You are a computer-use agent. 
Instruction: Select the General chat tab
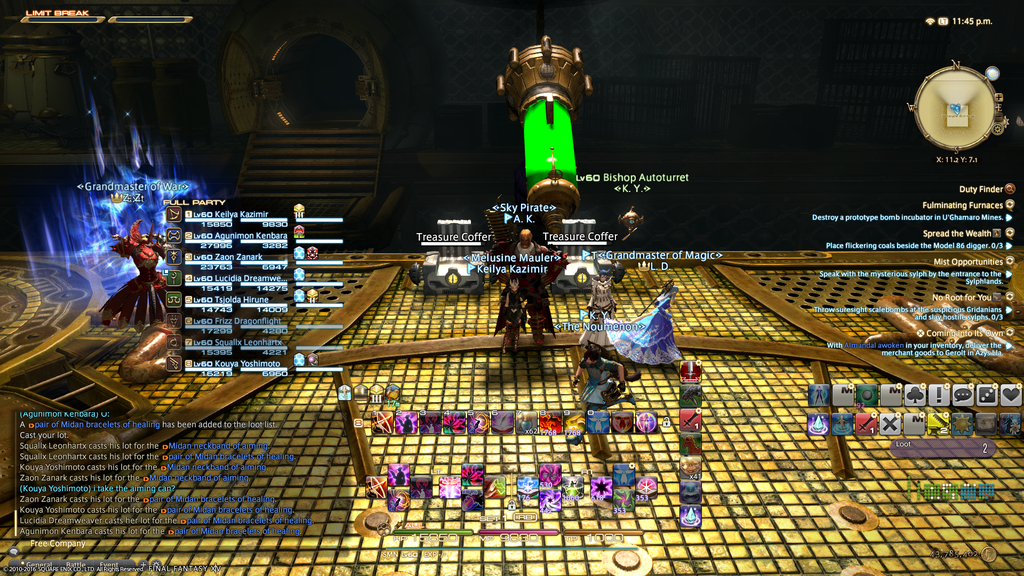pos(40,565)
